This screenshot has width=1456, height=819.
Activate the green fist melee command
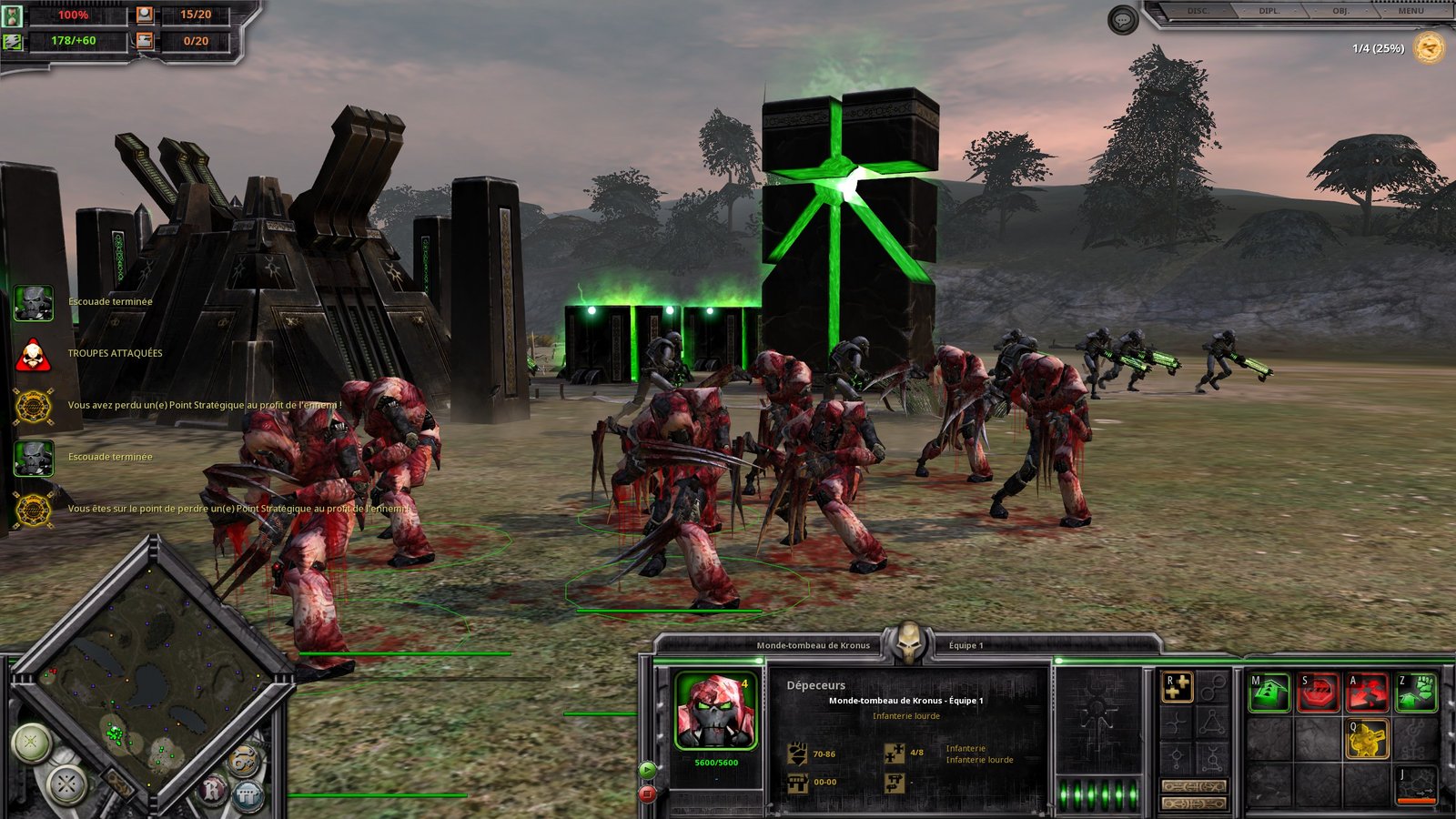[x=1416, y=693]
